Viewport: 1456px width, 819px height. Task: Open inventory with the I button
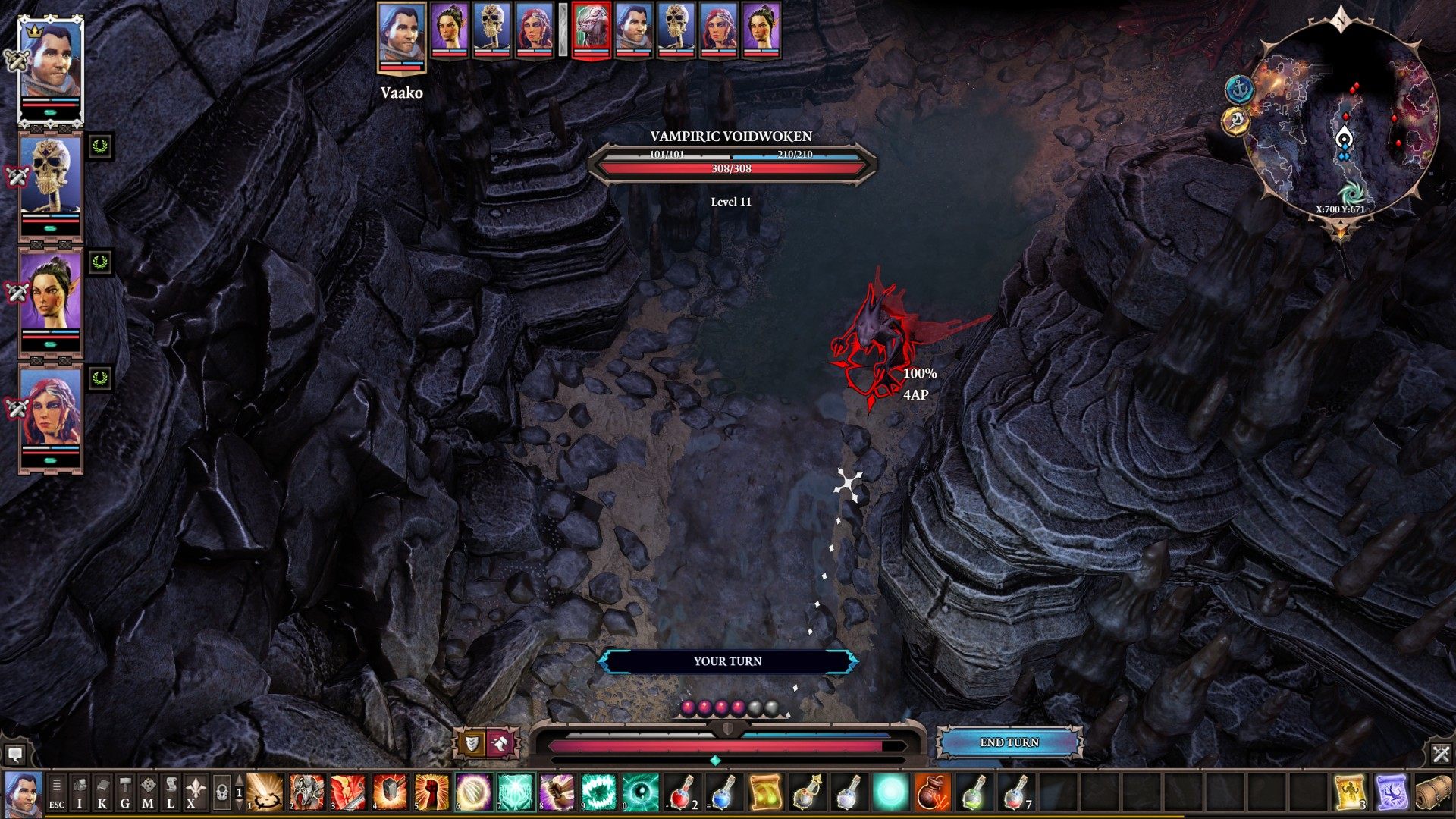[80, 792]
